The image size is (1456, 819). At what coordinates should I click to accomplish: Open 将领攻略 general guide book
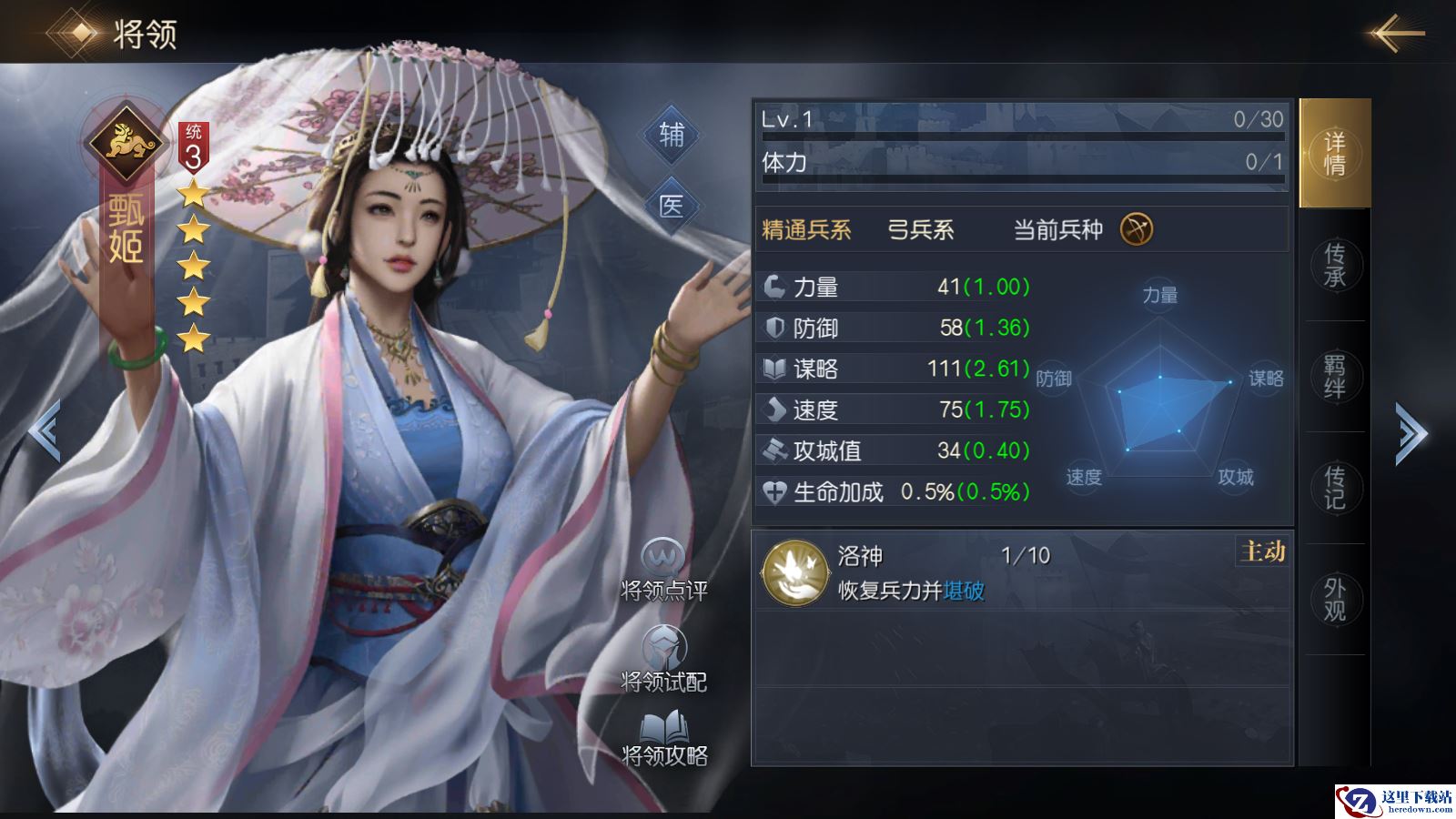coord(663,737)
